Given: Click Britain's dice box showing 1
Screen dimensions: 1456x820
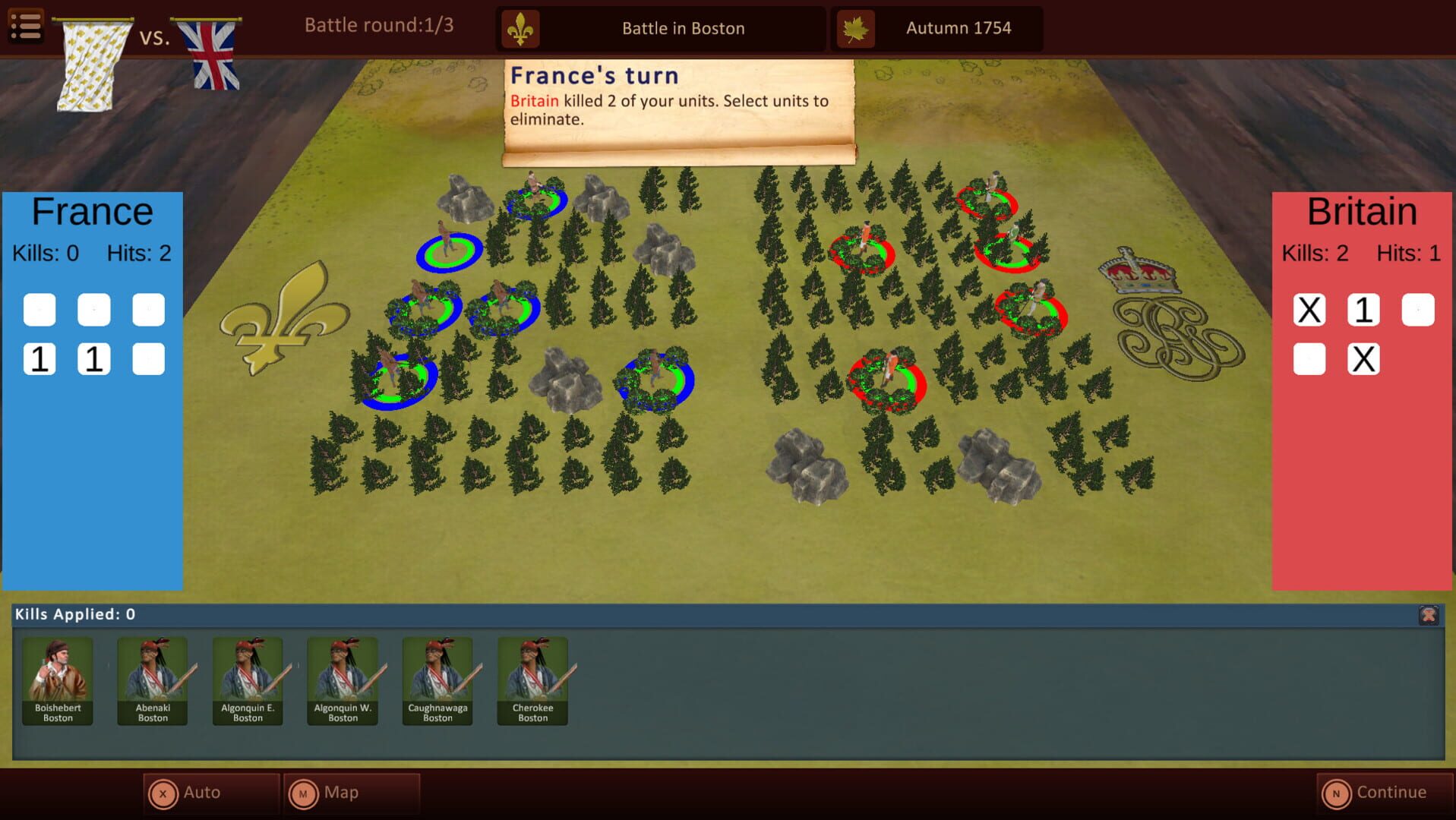Looking at the screenshot, I should (1363, 309).
